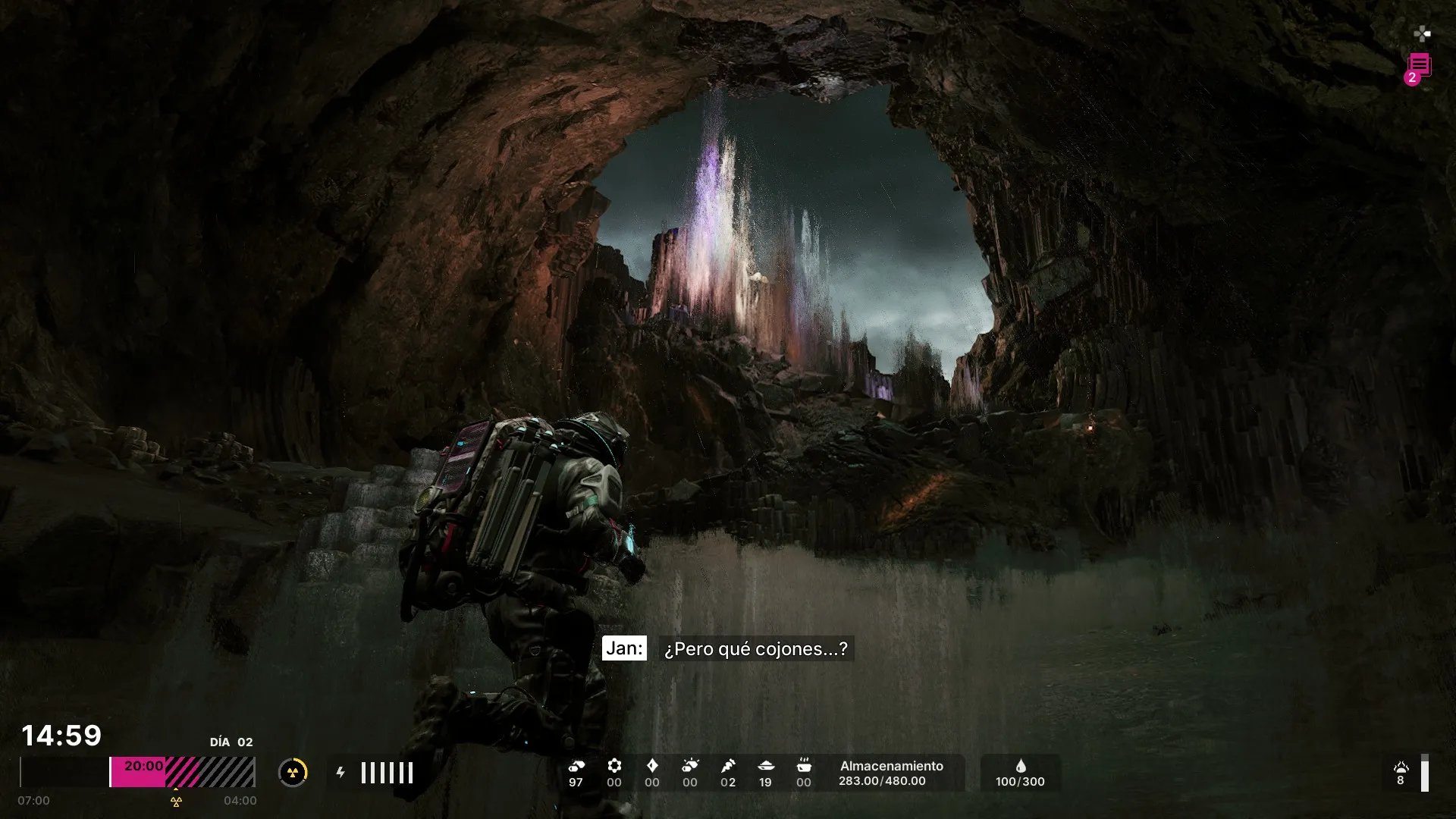1456x819 pixels.
Task: Click the yellow radiation gauge icon
Action: (x=293, y=773)
